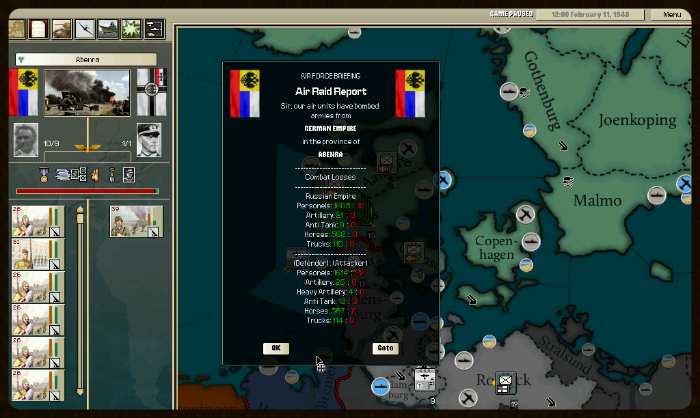
Task: Open the document page tab in toolbar
Action: tap(38, 29)
